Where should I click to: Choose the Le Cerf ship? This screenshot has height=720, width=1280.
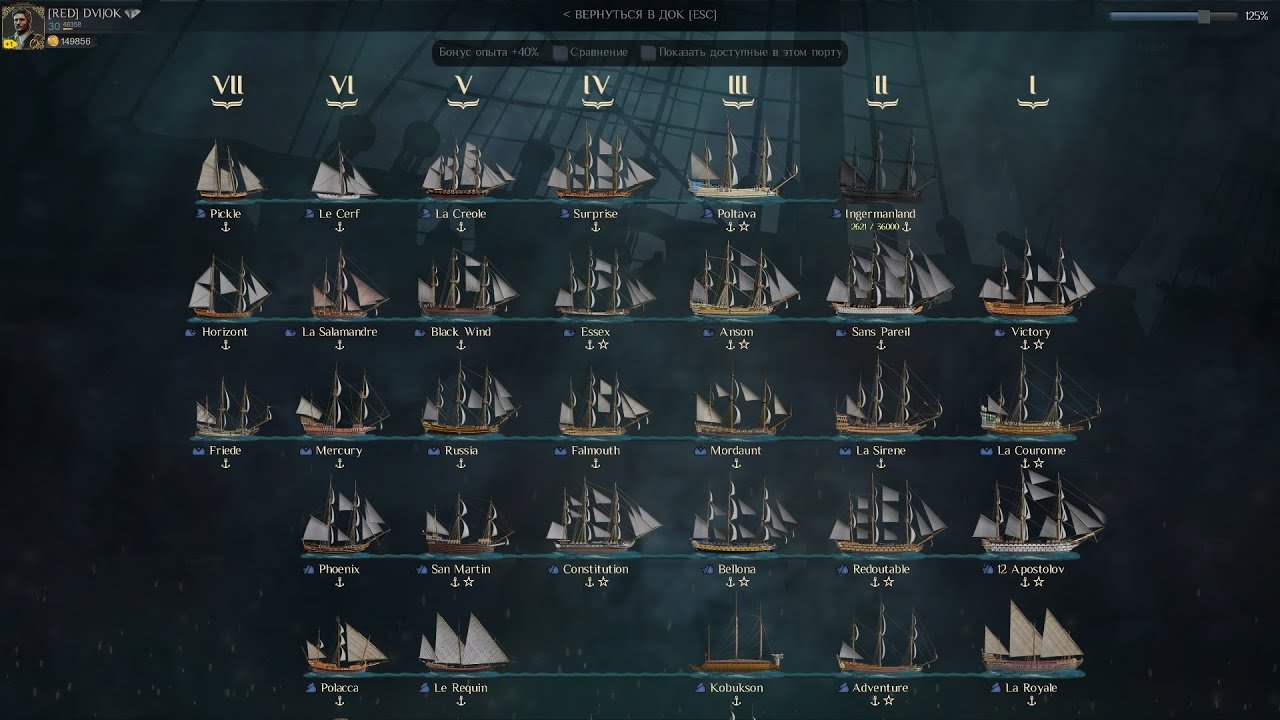(341, 175)
